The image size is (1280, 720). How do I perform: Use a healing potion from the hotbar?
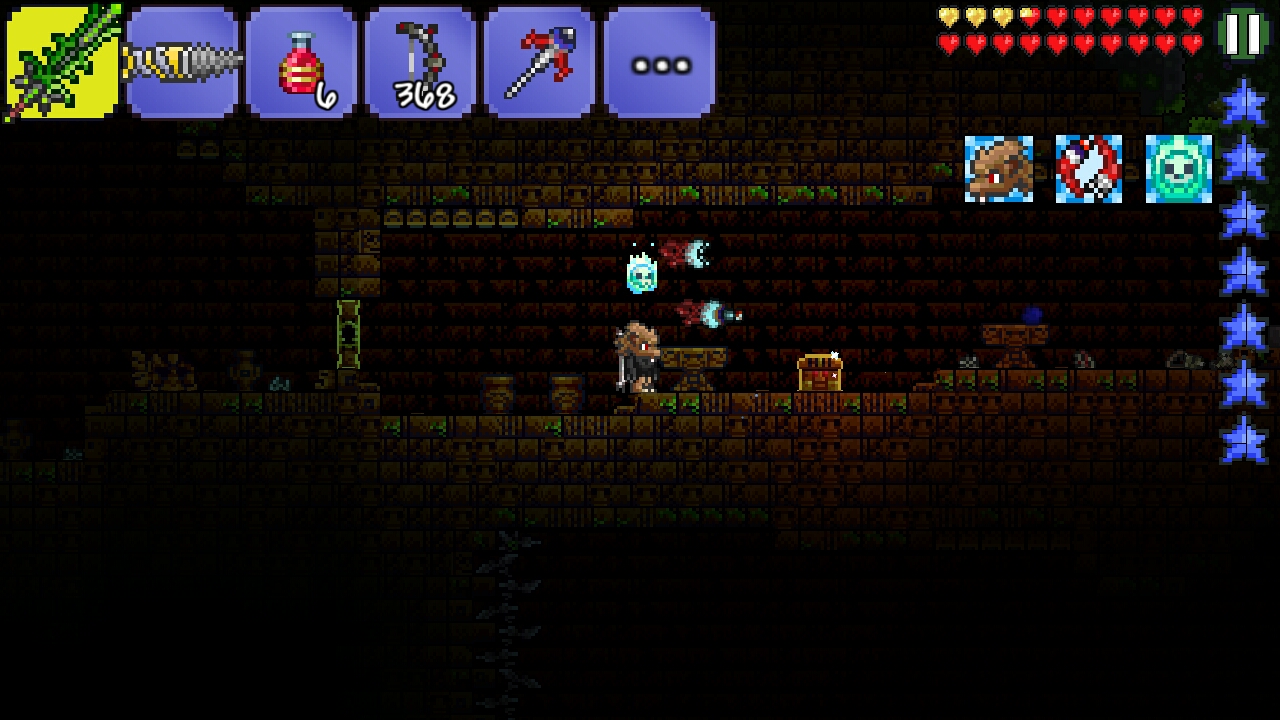click(301, 62)
